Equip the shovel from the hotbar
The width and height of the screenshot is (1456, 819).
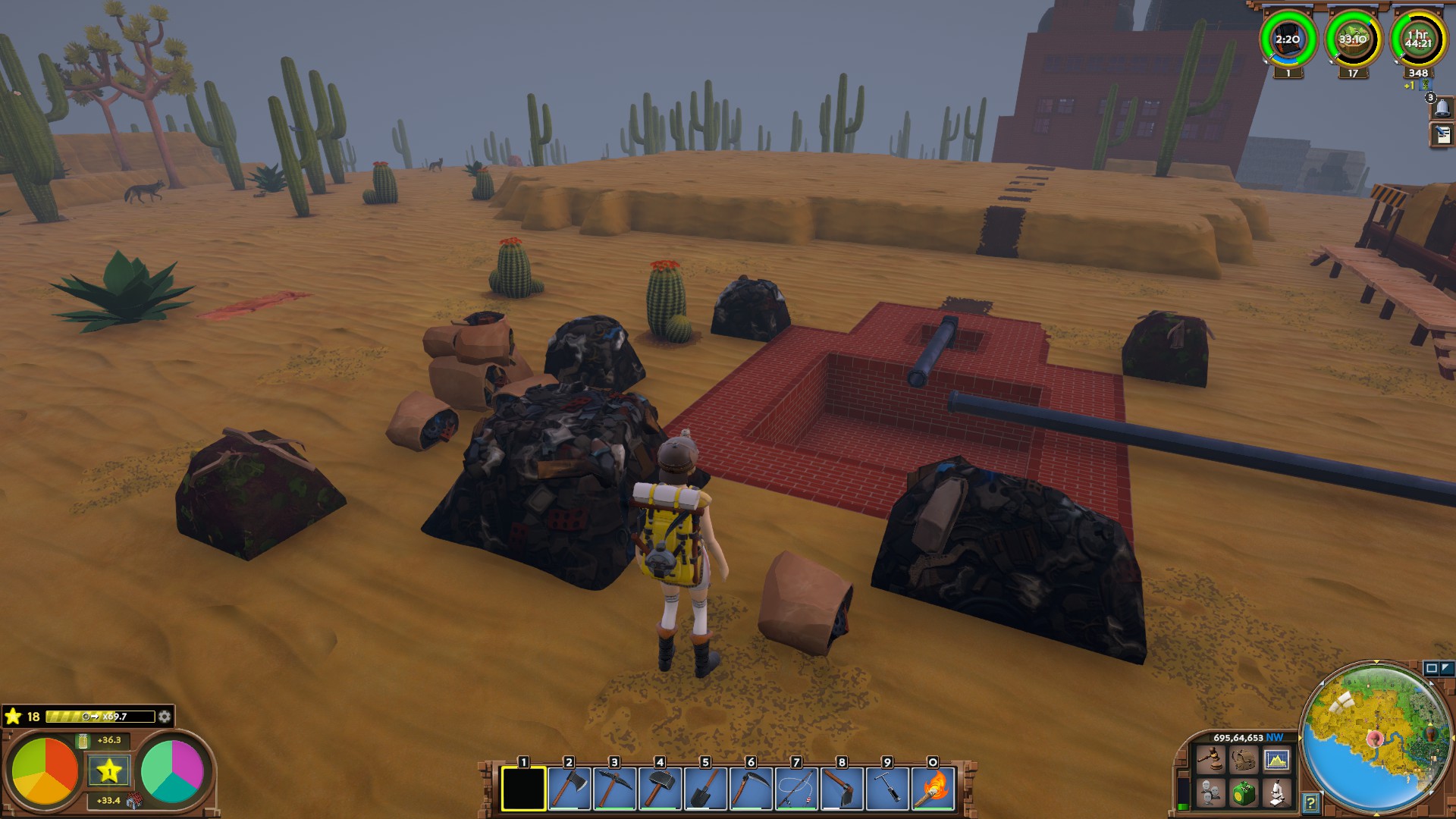click(705, 789)
